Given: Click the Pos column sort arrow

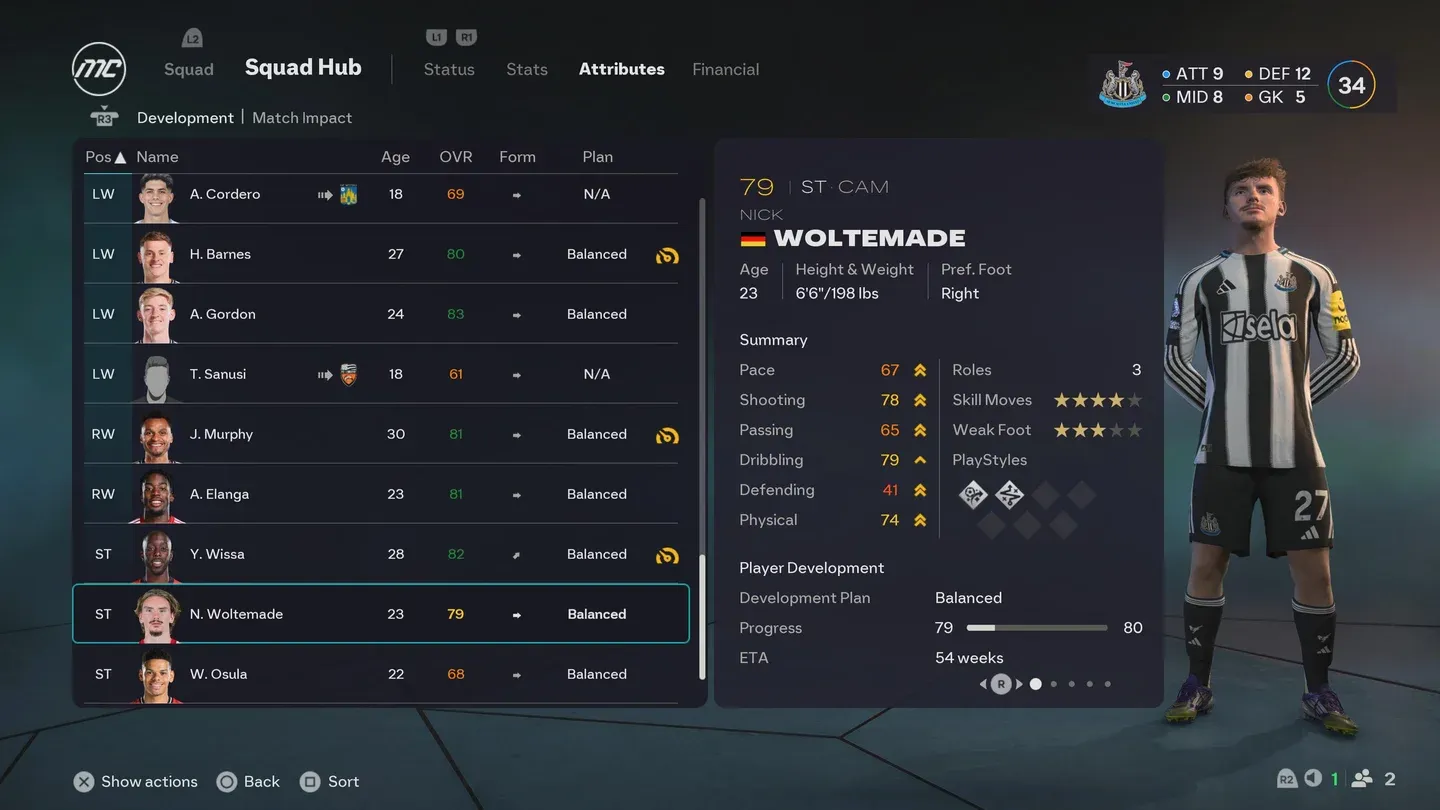Looking at the screenshot, I should [x=119, y=156].
